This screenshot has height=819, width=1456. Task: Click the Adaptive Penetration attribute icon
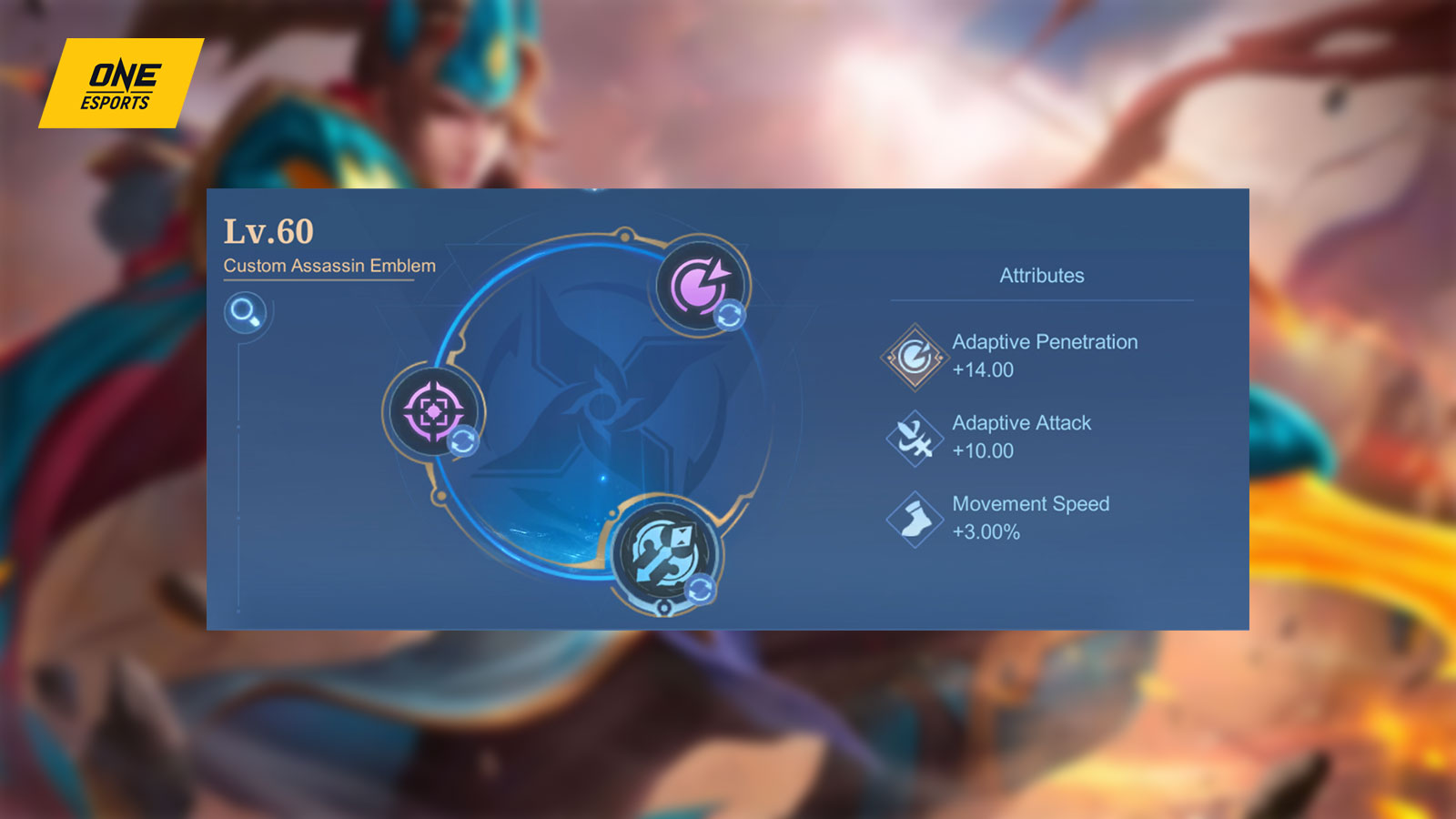914,354
